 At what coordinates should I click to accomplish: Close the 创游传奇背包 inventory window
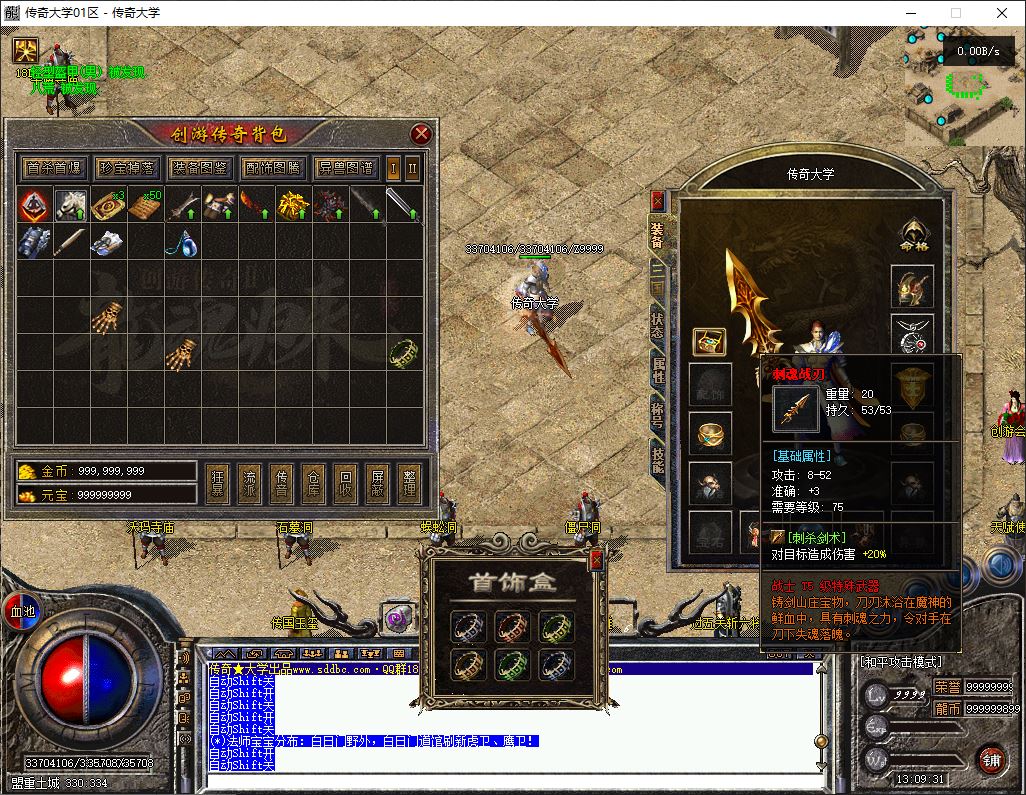(421, 134)
